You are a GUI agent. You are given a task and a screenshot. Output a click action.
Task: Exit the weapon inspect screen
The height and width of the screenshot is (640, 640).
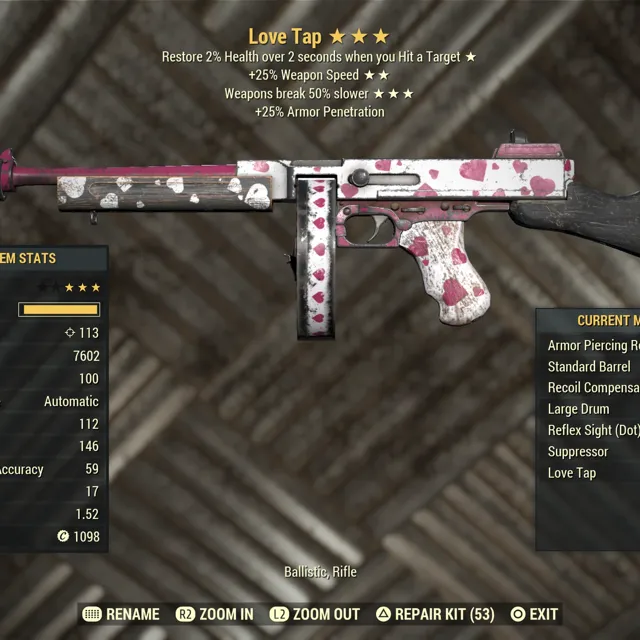(x=534, y=614)
